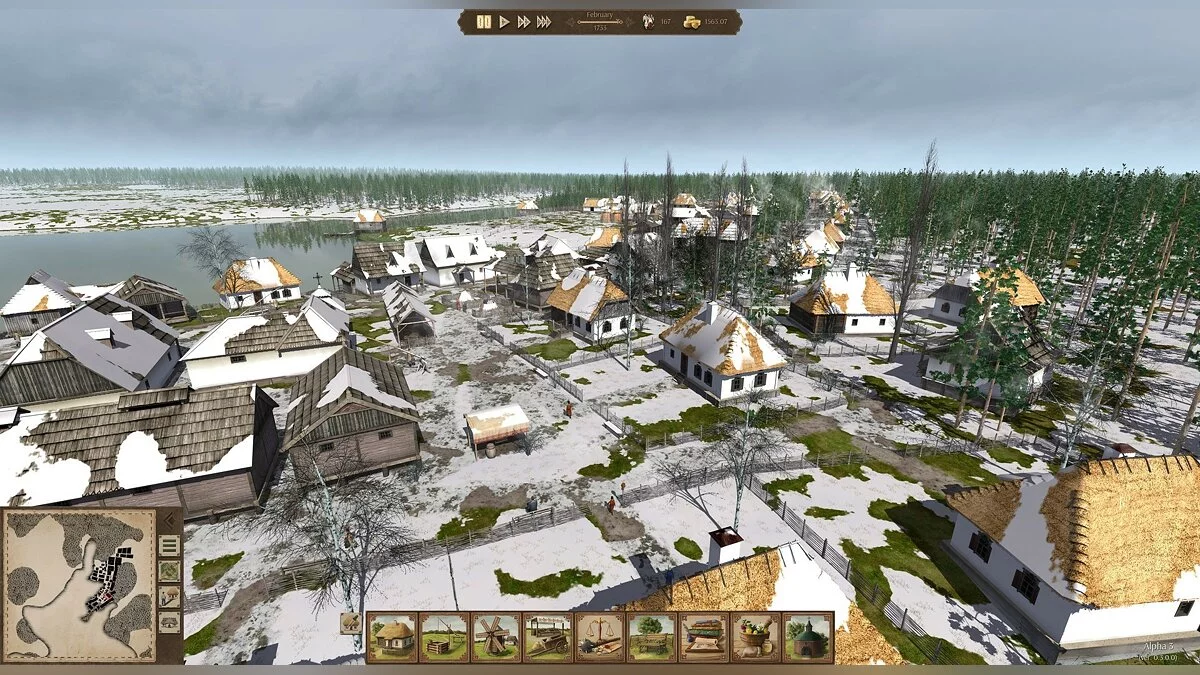Click the village minimap
1200x675 pixels.
(80, 585)
